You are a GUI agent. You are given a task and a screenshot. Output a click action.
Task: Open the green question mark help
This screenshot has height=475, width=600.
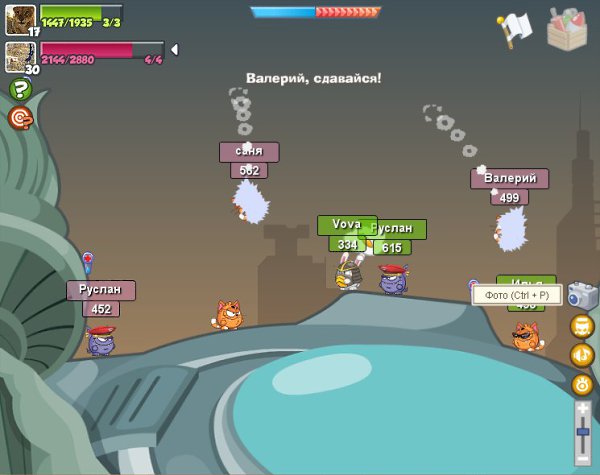pyautogui.click(x=20, y=90)
